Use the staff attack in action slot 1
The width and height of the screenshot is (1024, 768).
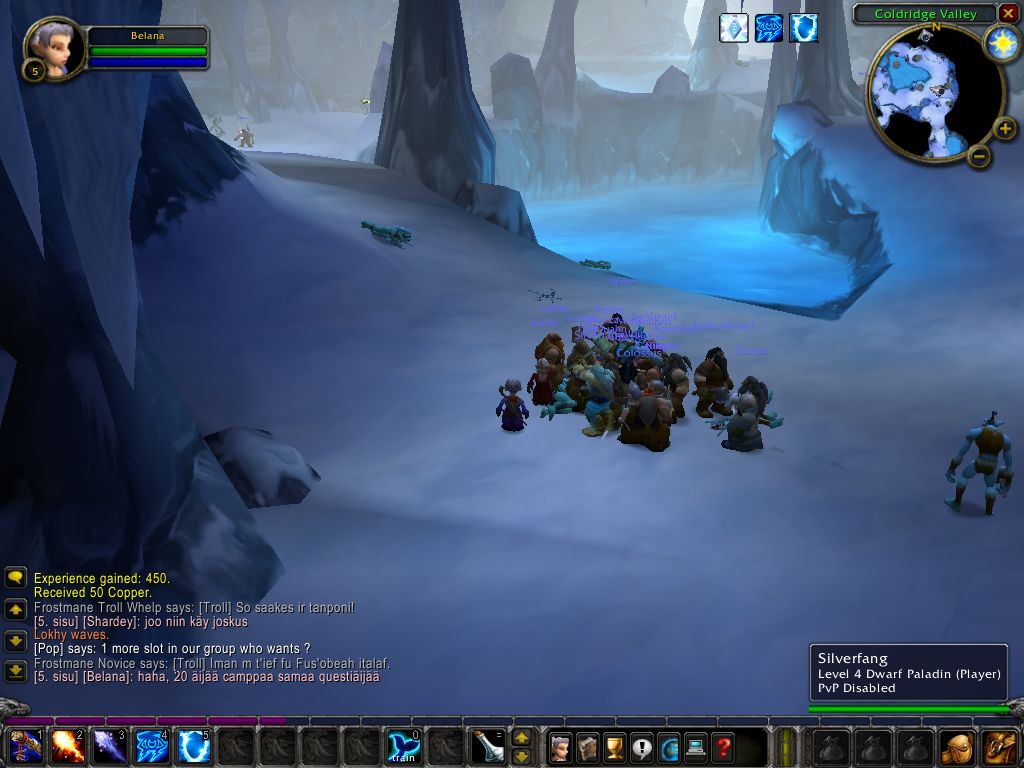(x=26, y=746)
